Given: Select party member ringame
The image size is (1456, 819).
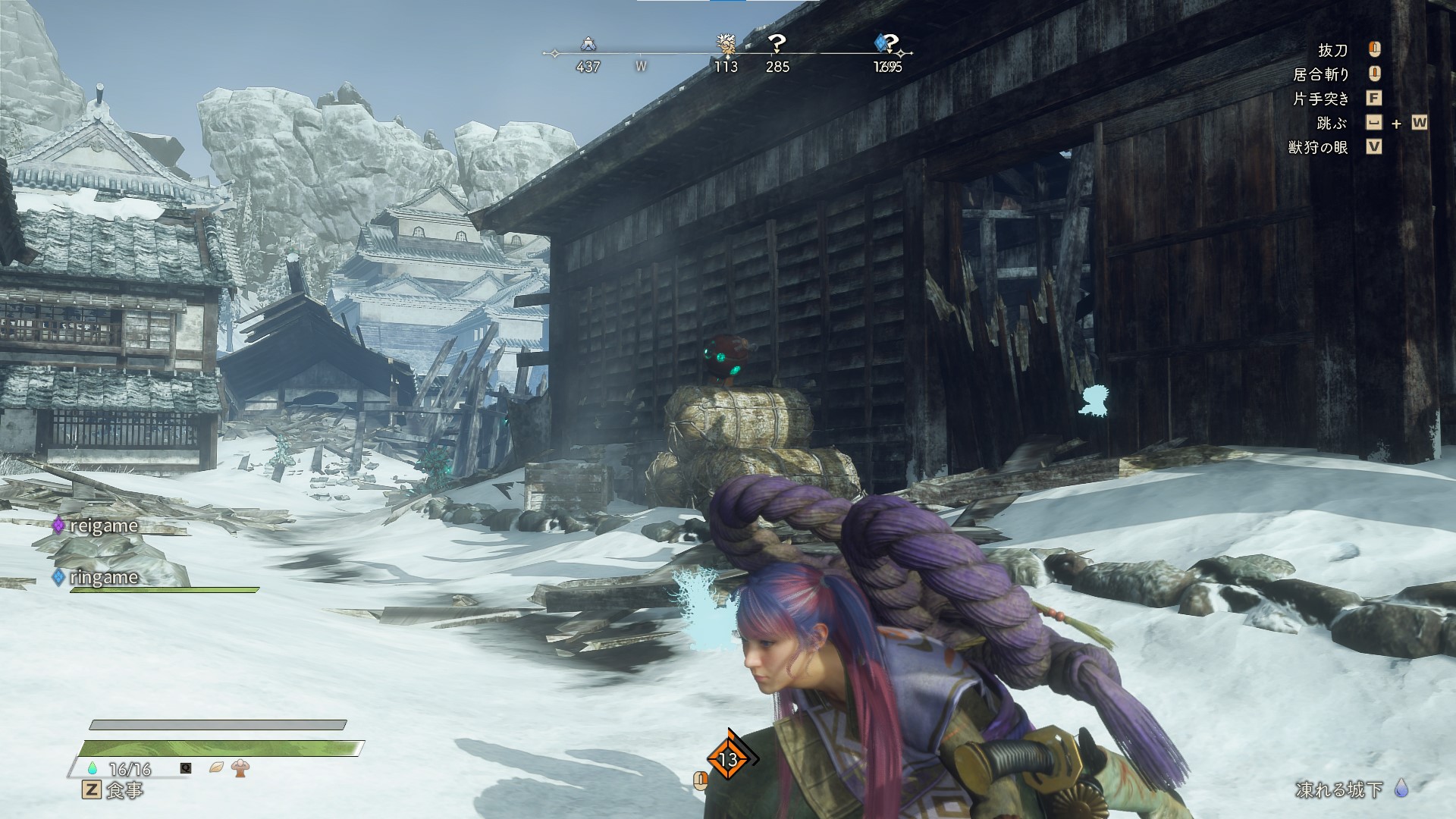Looking at the screenshot, I should coord(103,577).
